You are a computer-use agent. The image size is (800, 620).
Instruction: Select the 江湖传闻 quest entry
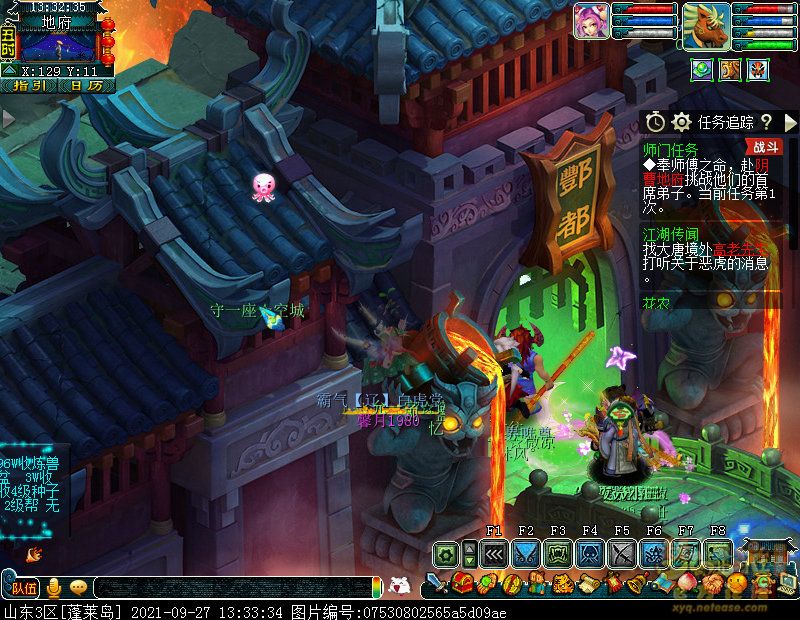click(x=670, y=232)
